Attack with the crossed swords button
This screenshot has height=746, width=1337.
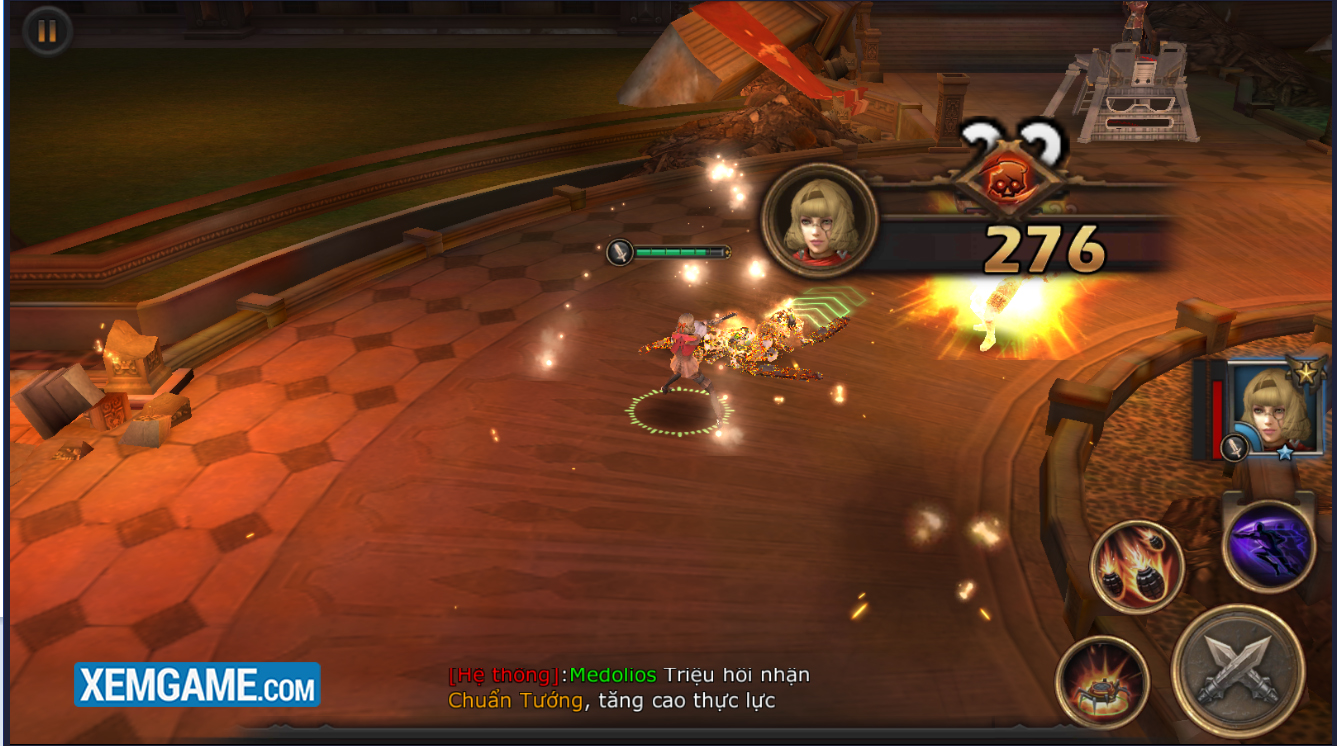coord(1238,670)
